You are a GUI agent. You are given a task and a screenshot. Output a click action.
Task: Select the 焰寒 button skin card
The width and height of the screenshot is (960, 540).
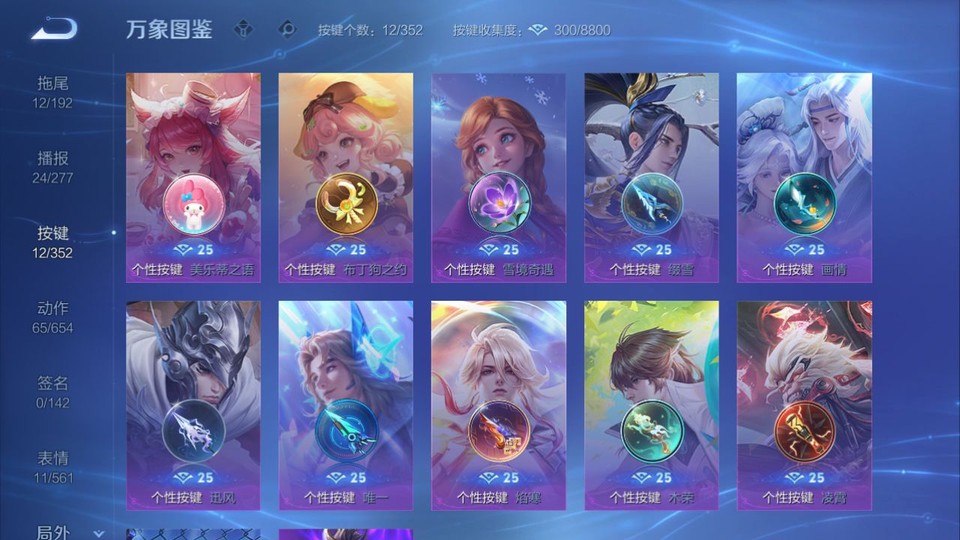click(498, 405)
